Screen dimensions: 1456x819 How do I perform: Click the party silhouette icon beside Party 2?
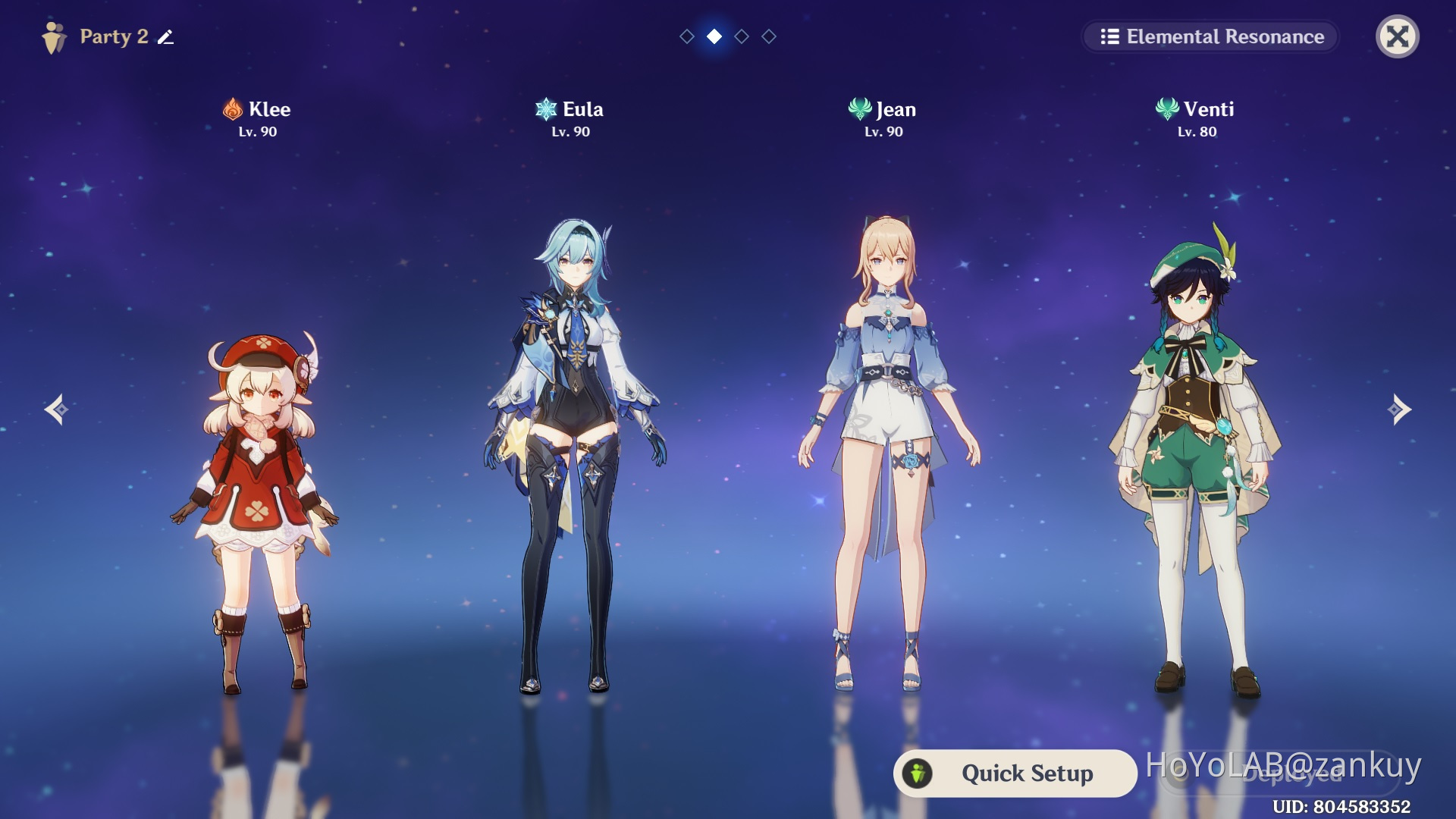[x=53, y=36]
